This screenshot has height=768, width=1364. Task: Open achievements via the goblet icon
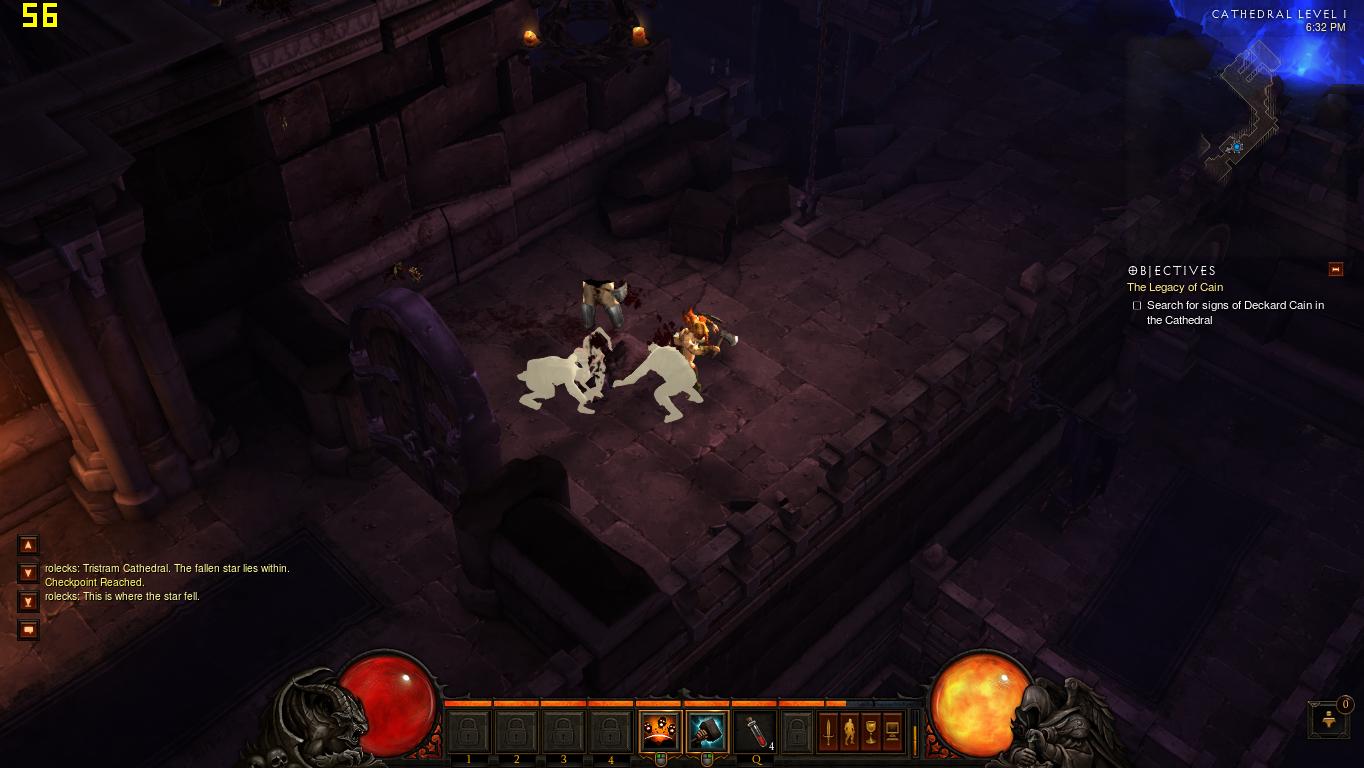(870, 732)
